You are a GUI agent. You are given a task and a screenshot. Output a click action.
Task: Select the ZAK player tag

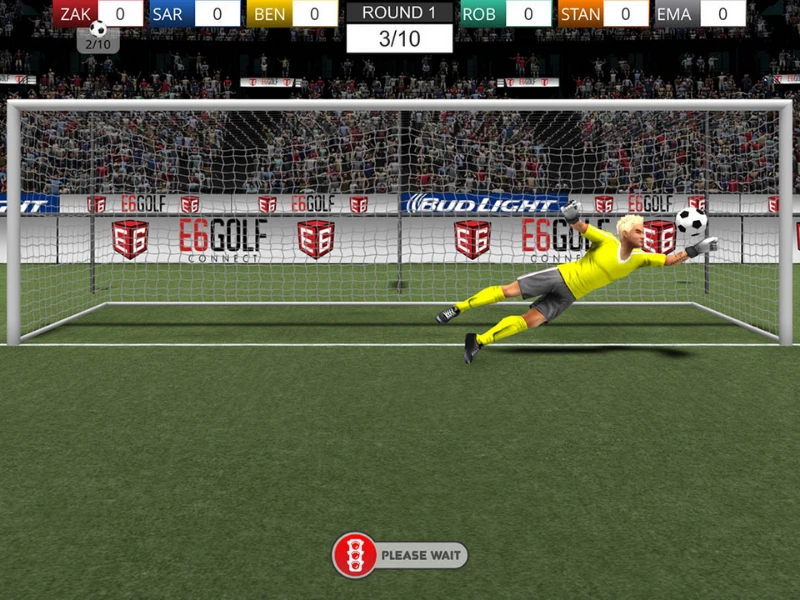tap(75, 14)
